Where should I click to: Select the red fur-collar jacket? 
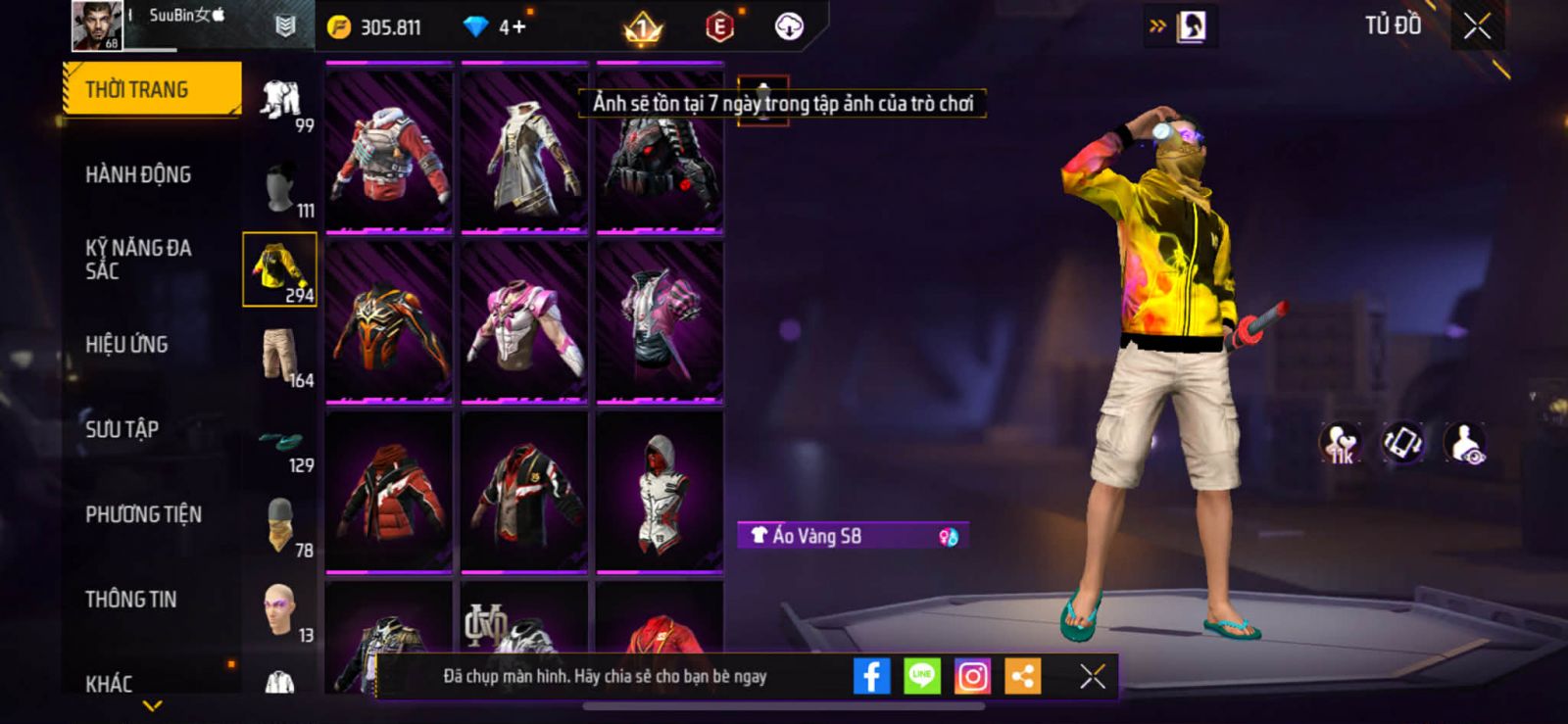coord(389,151)
